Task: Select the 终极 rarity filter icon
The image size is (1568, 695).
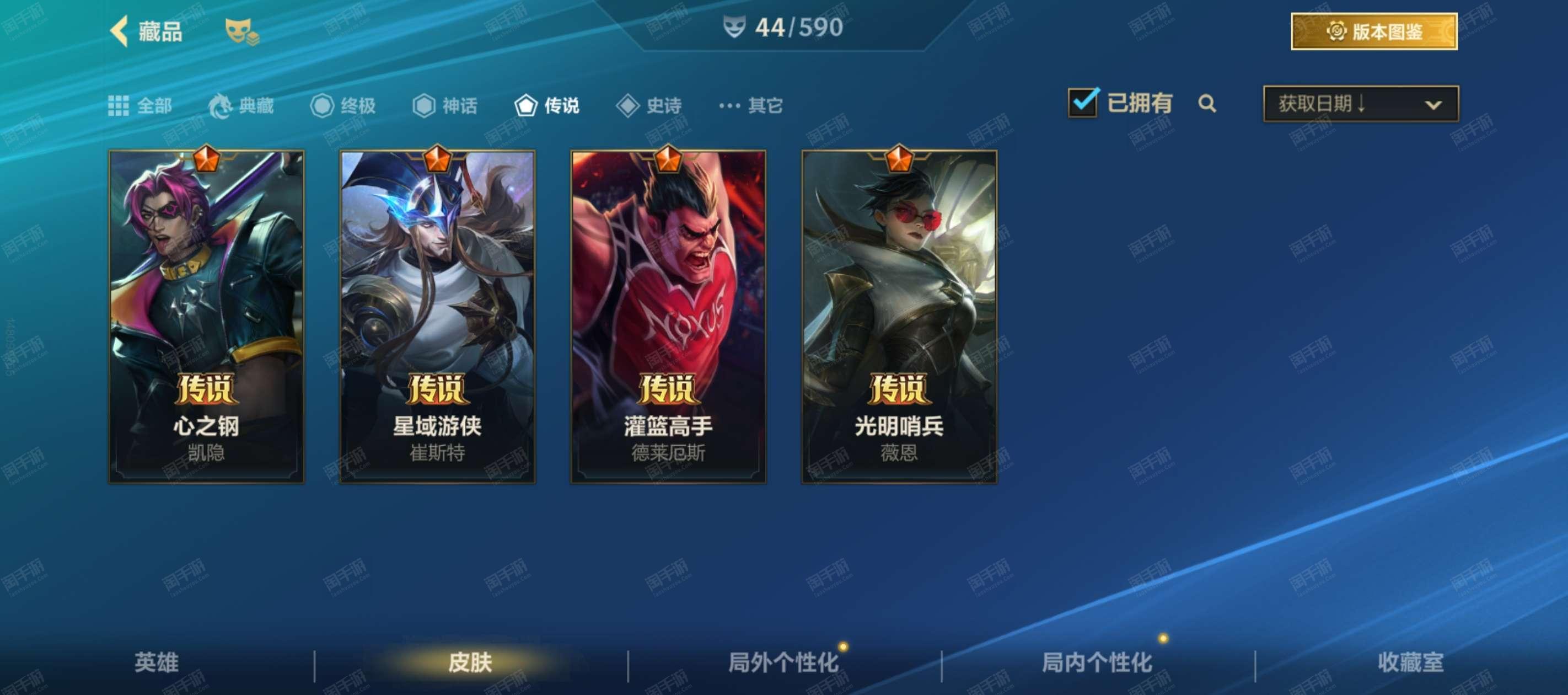Action: (323, 105)
